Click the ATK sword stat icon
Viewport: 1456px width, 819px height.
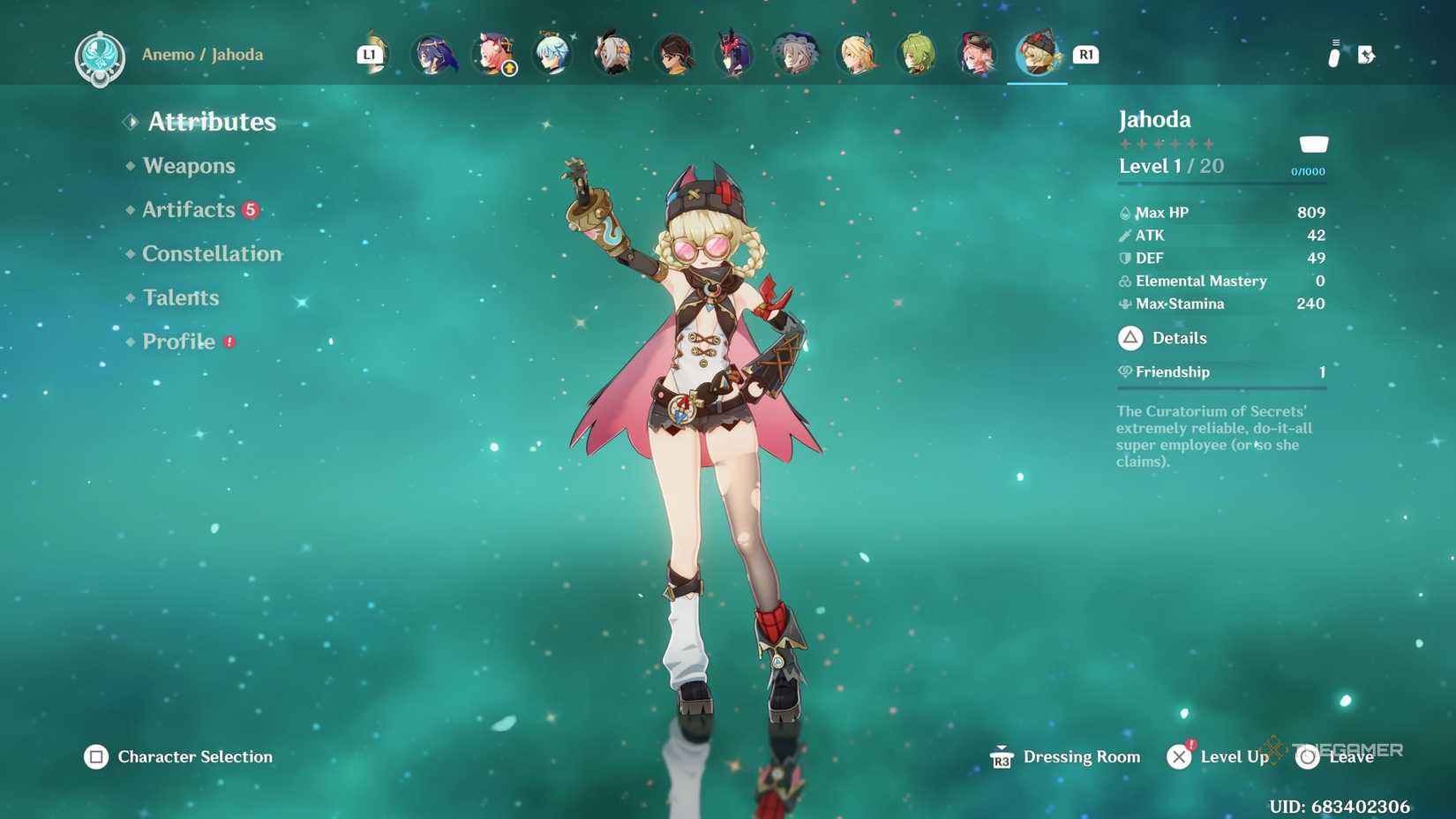coord(1124,235)
